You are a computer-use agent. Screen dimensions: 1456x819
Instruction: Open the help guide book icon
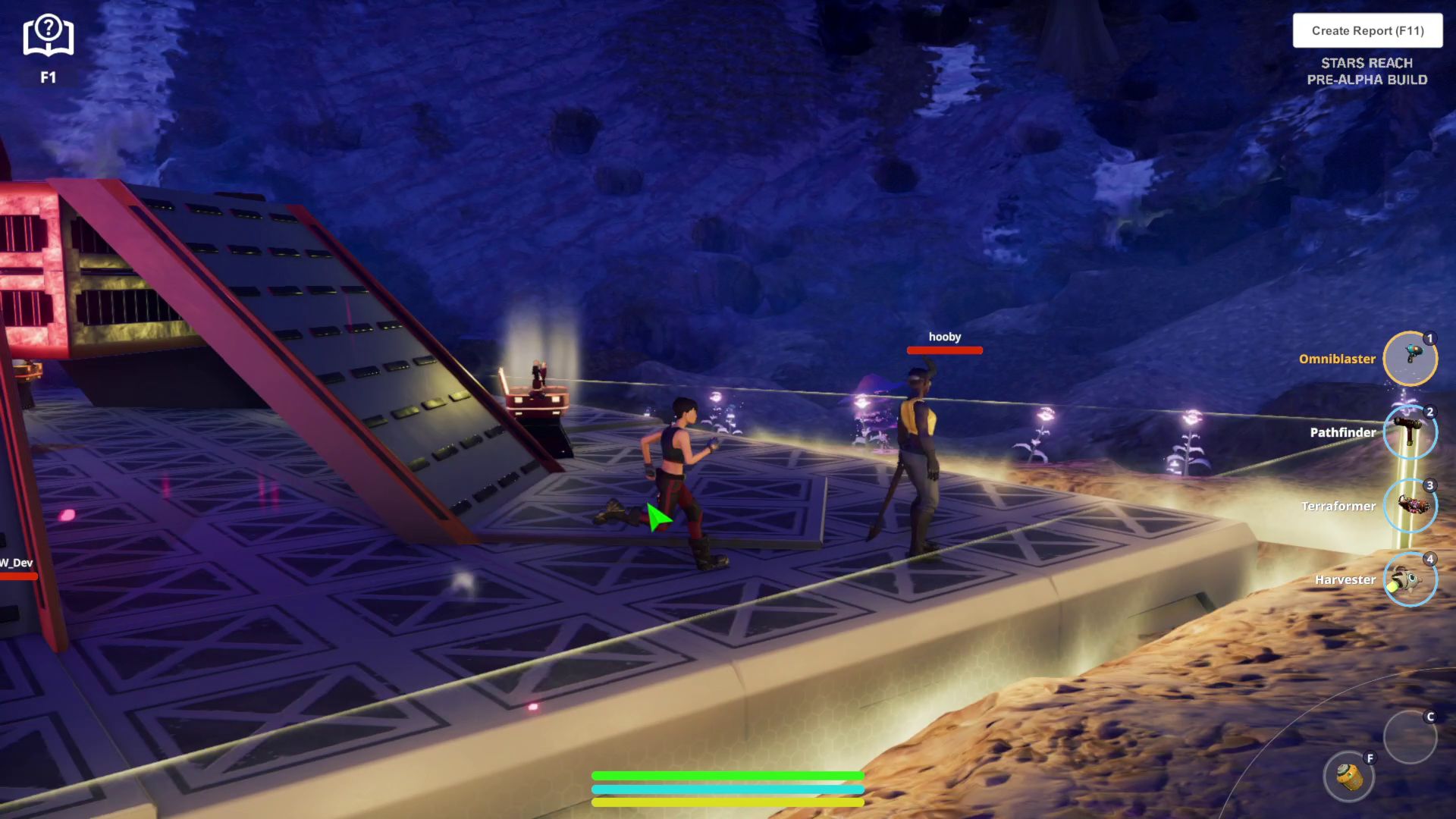pos(48,37)
